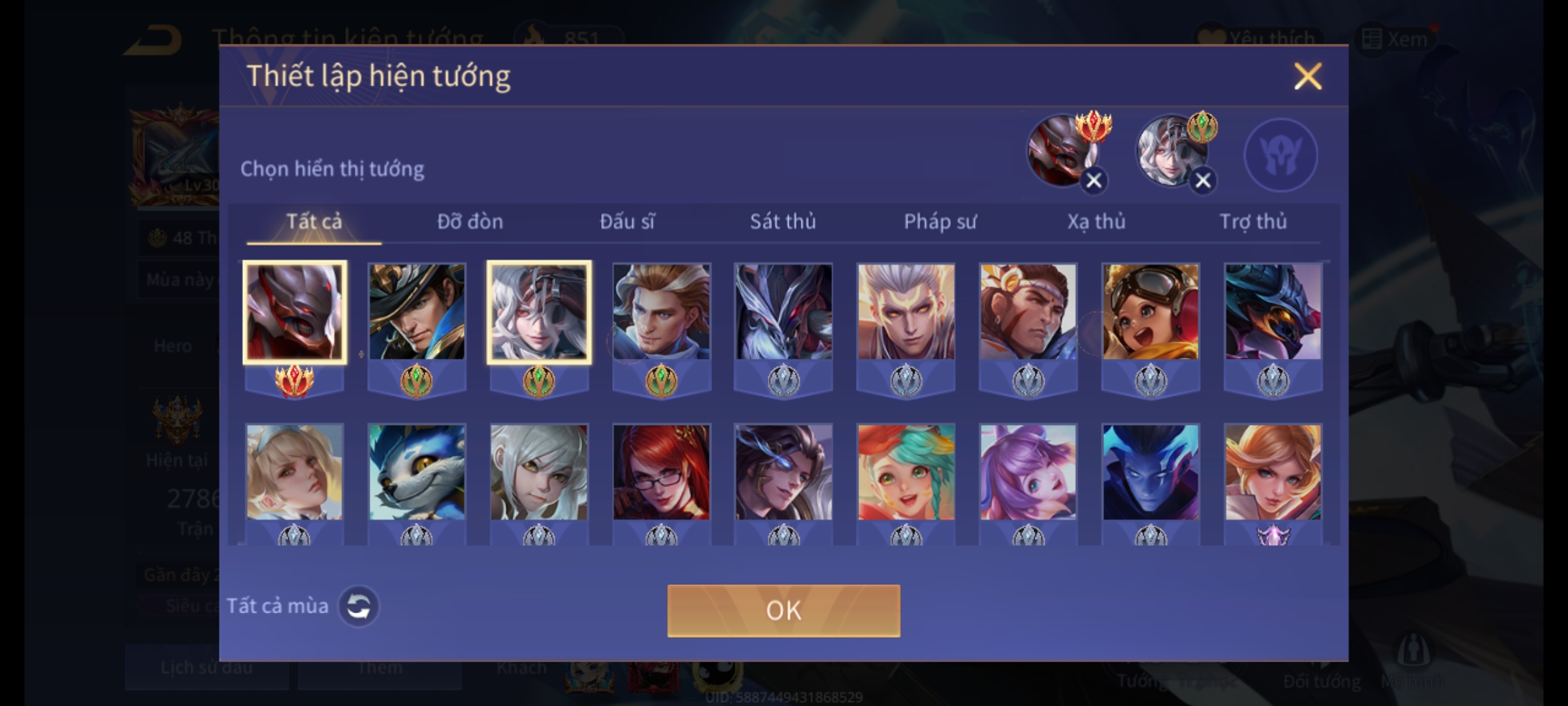1568x706 pixels.
Task: Choose the red-haired hero wearing glasses
Action: click(661, 472)
